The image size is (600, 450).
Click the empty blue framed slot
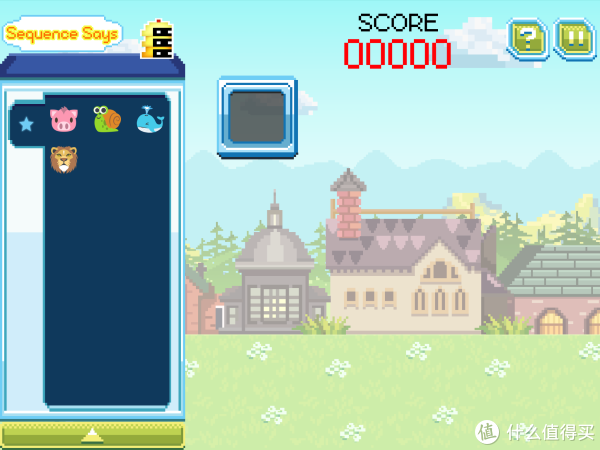(257, 117)
